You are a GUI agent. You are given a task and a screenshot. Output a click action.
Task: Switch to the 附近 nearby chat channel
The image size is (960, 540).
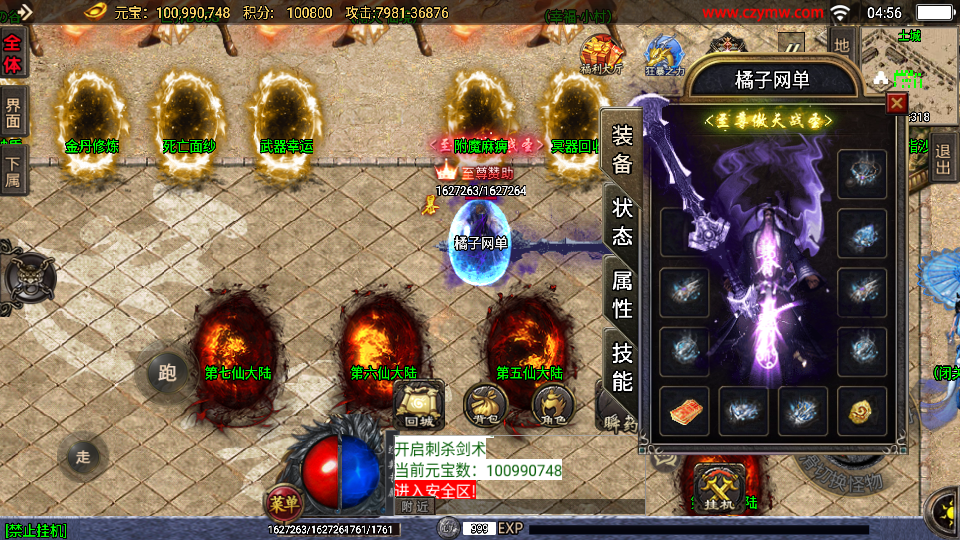[x=416, y=507]
